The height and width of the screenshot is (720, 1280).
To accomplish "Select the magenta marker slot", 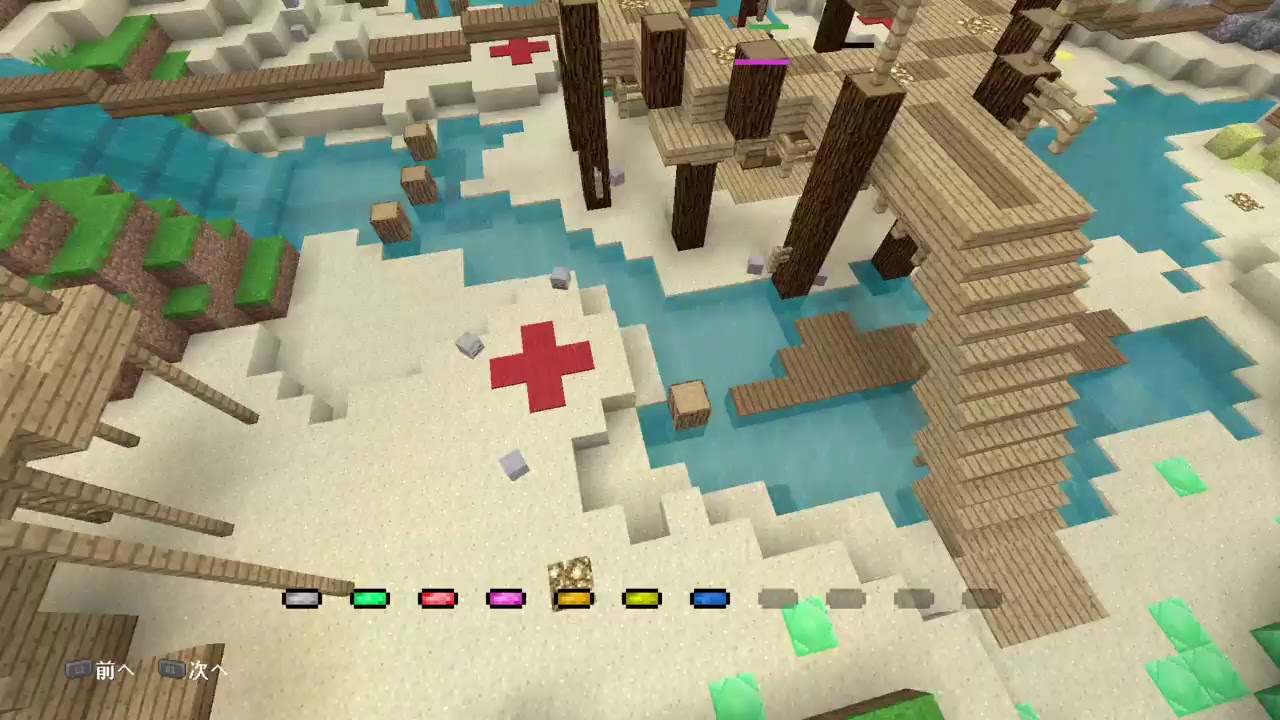I will 506,598.
